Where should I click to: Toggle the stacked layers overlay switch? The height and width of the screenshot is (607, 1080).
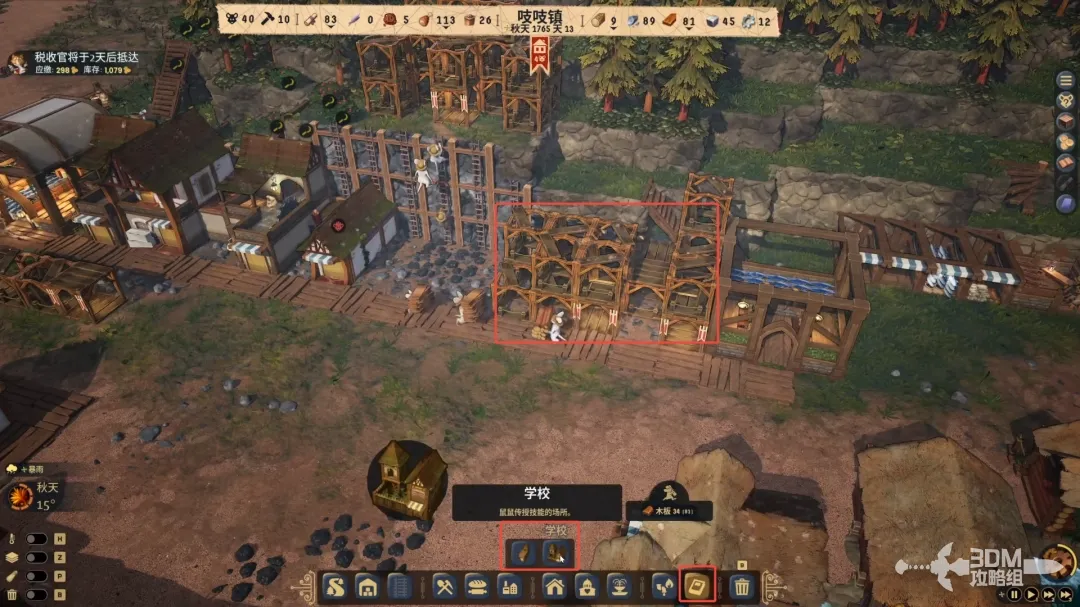38,557
